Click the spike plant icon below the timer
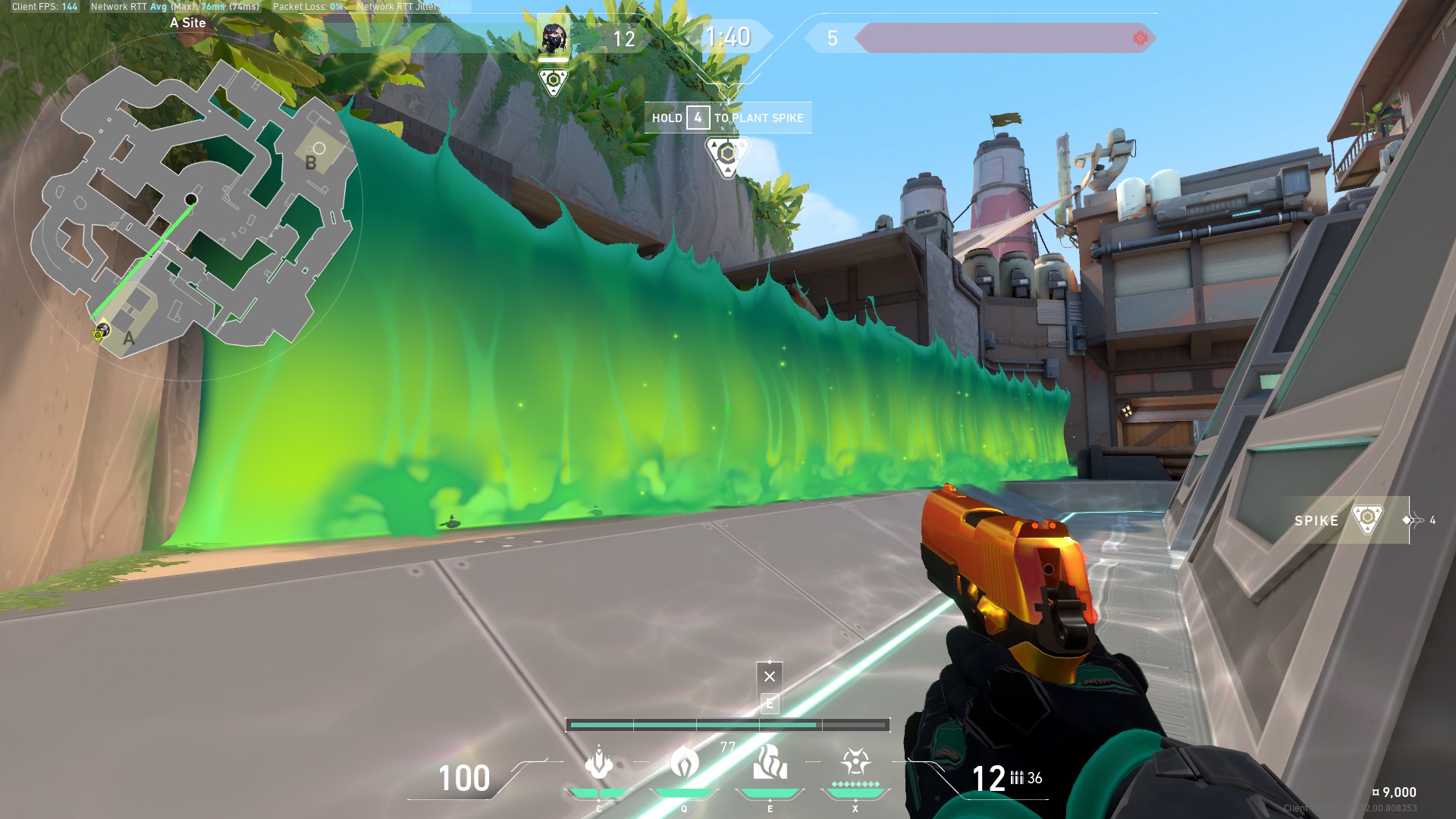Viewport: 1456px width, 819px height. coord(728,153)
